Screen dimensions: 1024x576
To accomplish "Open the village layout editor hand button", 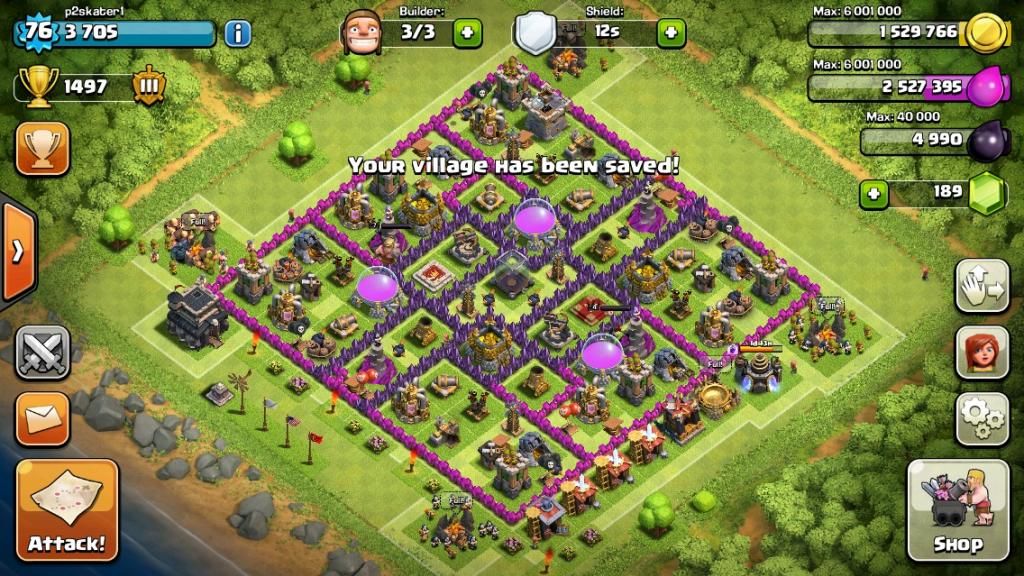I will 981,286.
